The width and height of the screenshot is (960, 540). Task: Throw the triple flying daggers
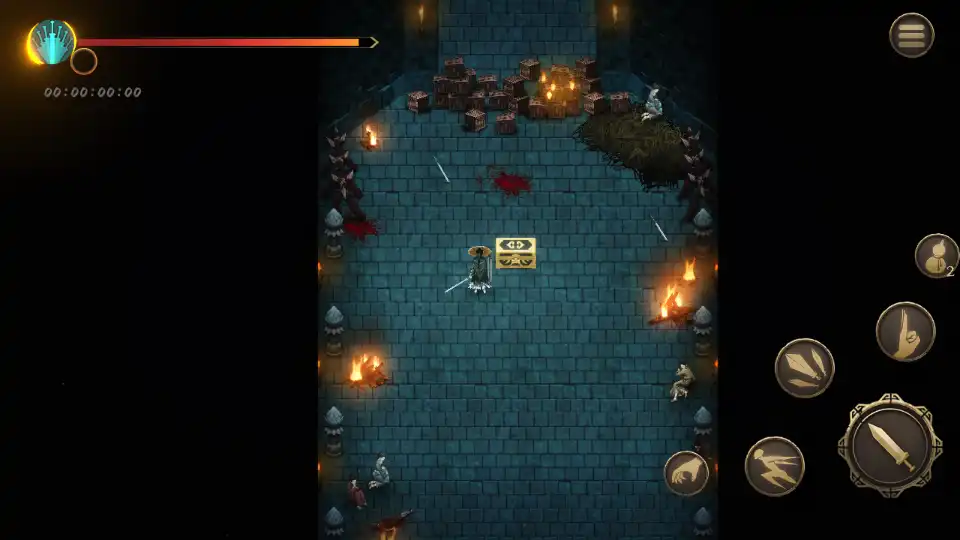click(804, 368)
